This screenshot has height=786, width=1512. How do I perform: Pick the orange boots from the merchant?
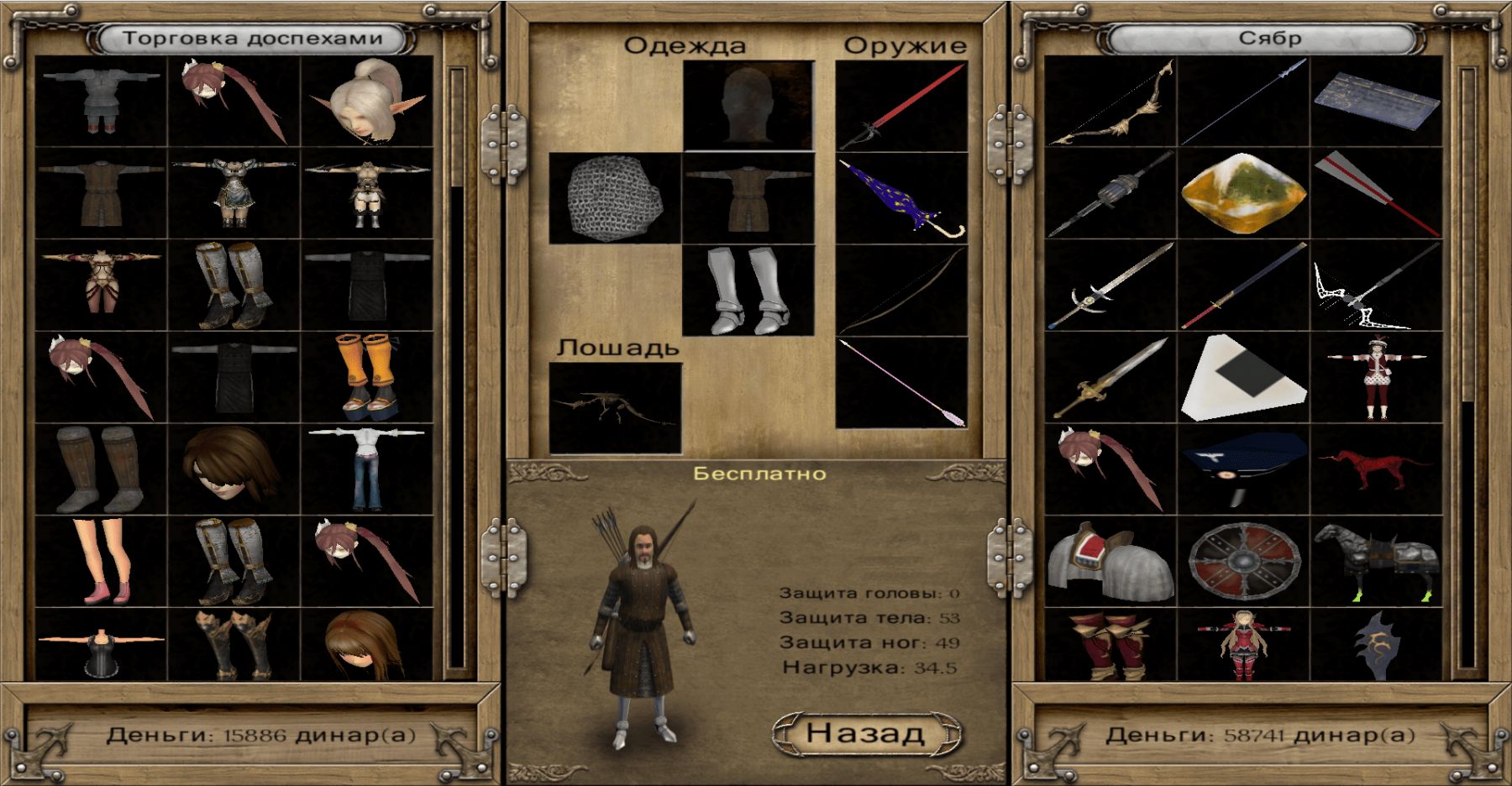366,376
